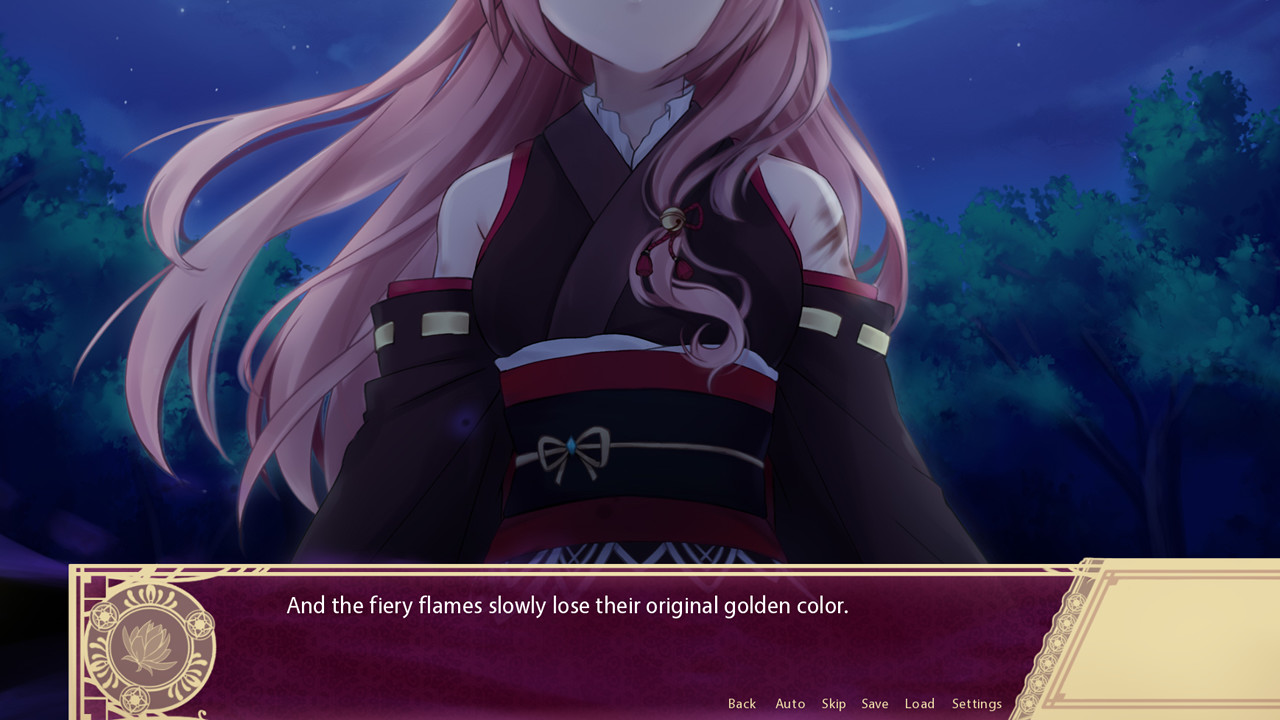This screenshot has width=1280, height=720.
Task: Click Back to view previous dialogue
Action: coord(742,703)
